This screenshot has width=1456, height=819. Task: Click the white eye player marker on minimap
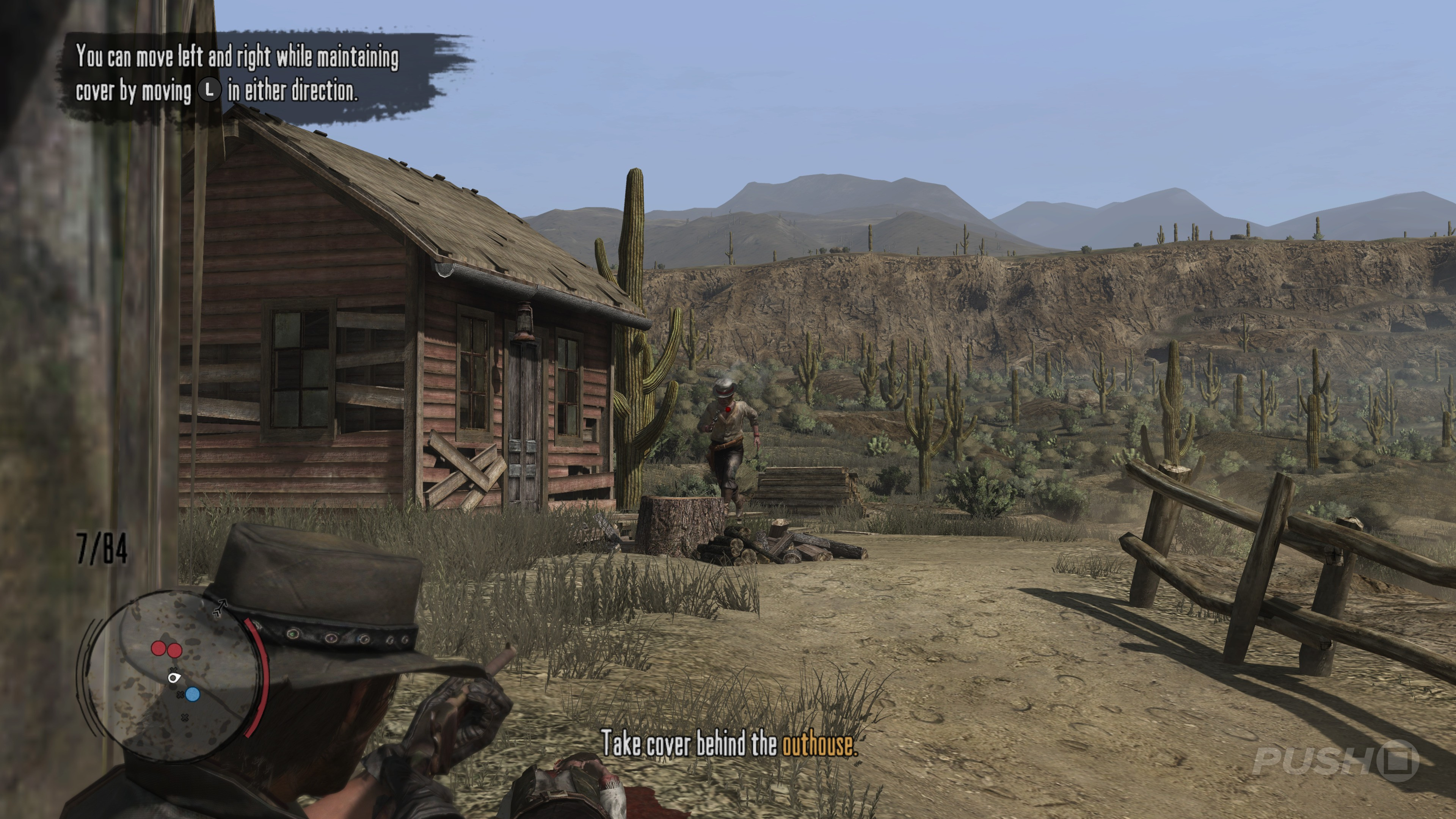[174, 678]
